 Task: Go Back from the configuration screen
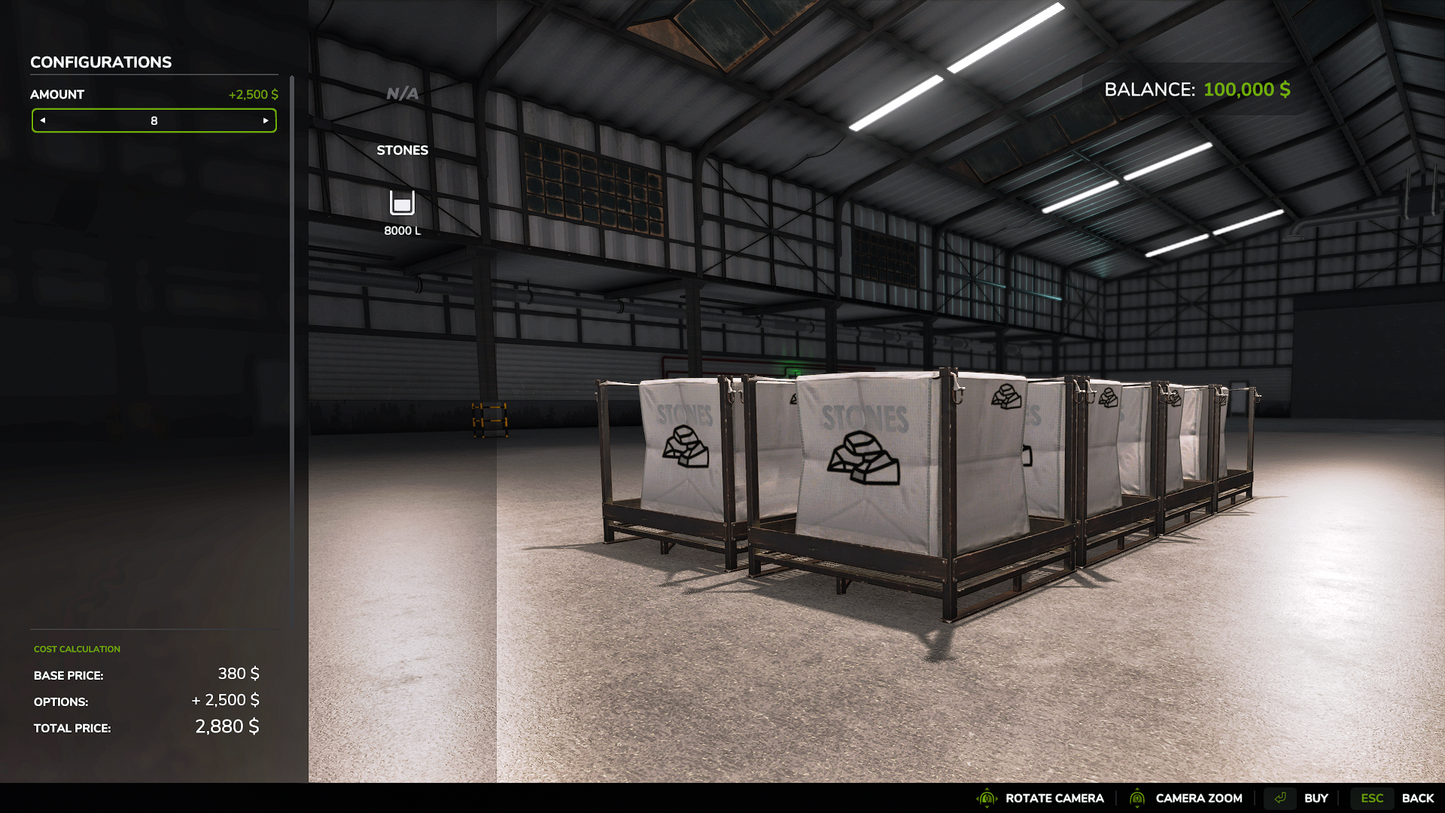1397,798
